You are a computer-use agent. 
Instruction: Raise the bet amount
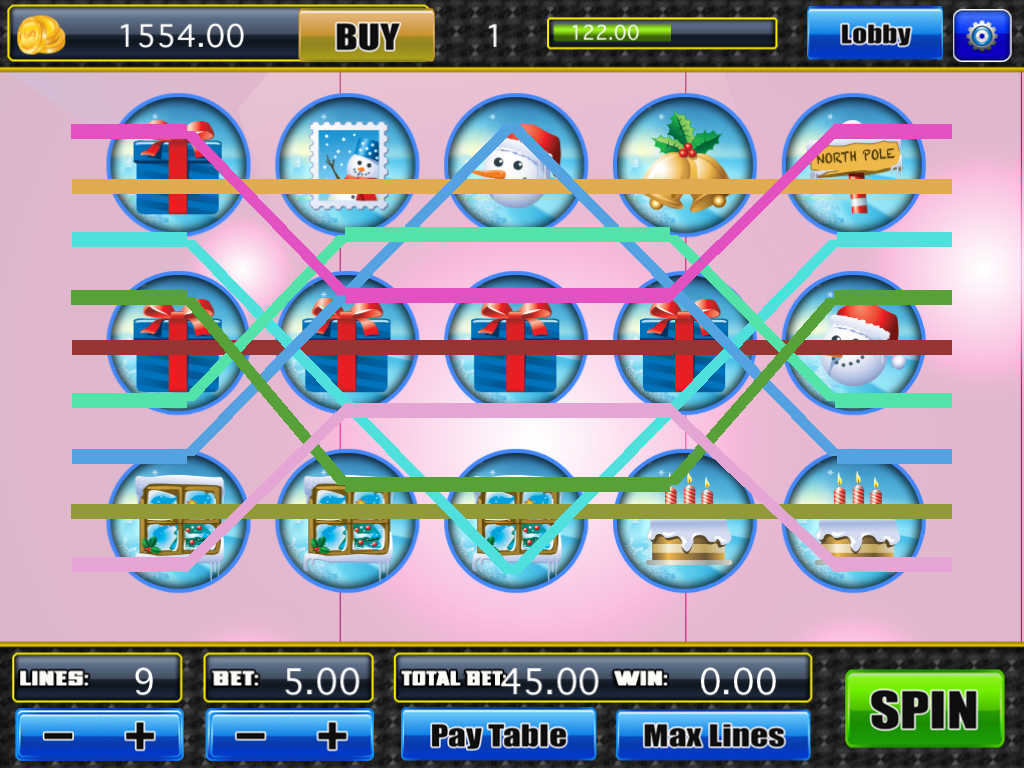point(330,737)
